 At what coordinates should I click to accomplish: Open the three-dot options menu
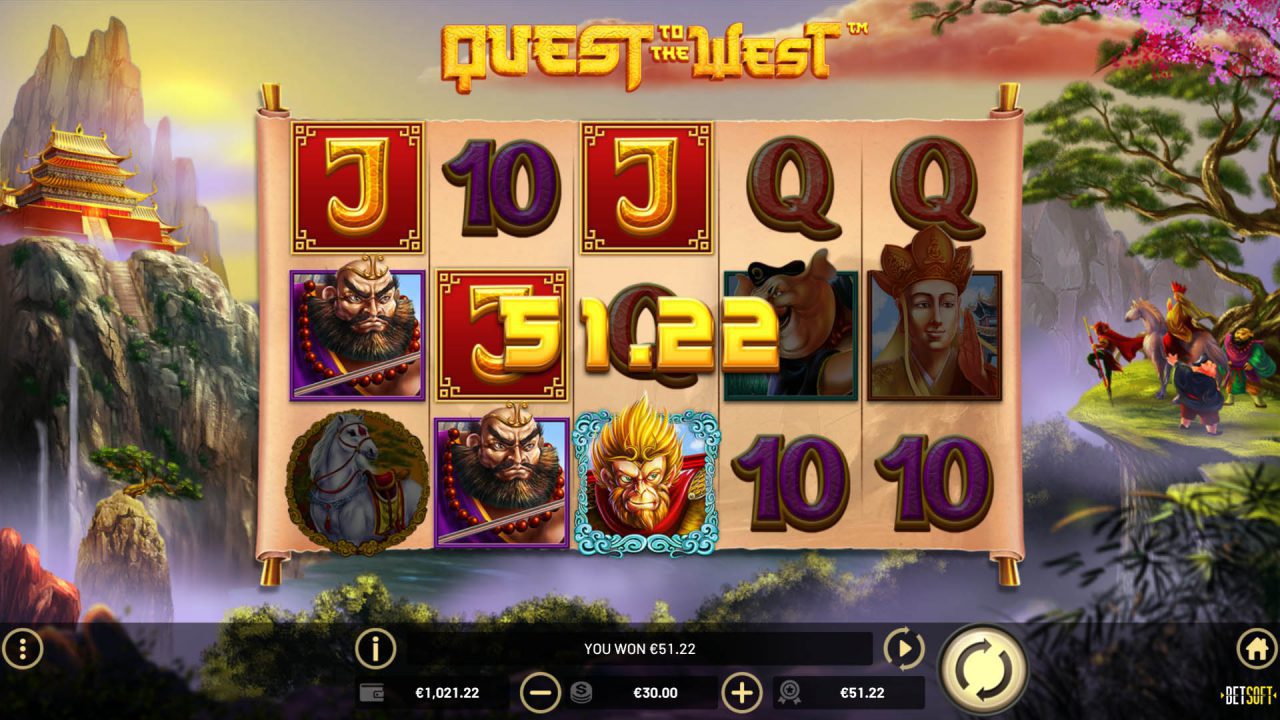click(25, 647)
